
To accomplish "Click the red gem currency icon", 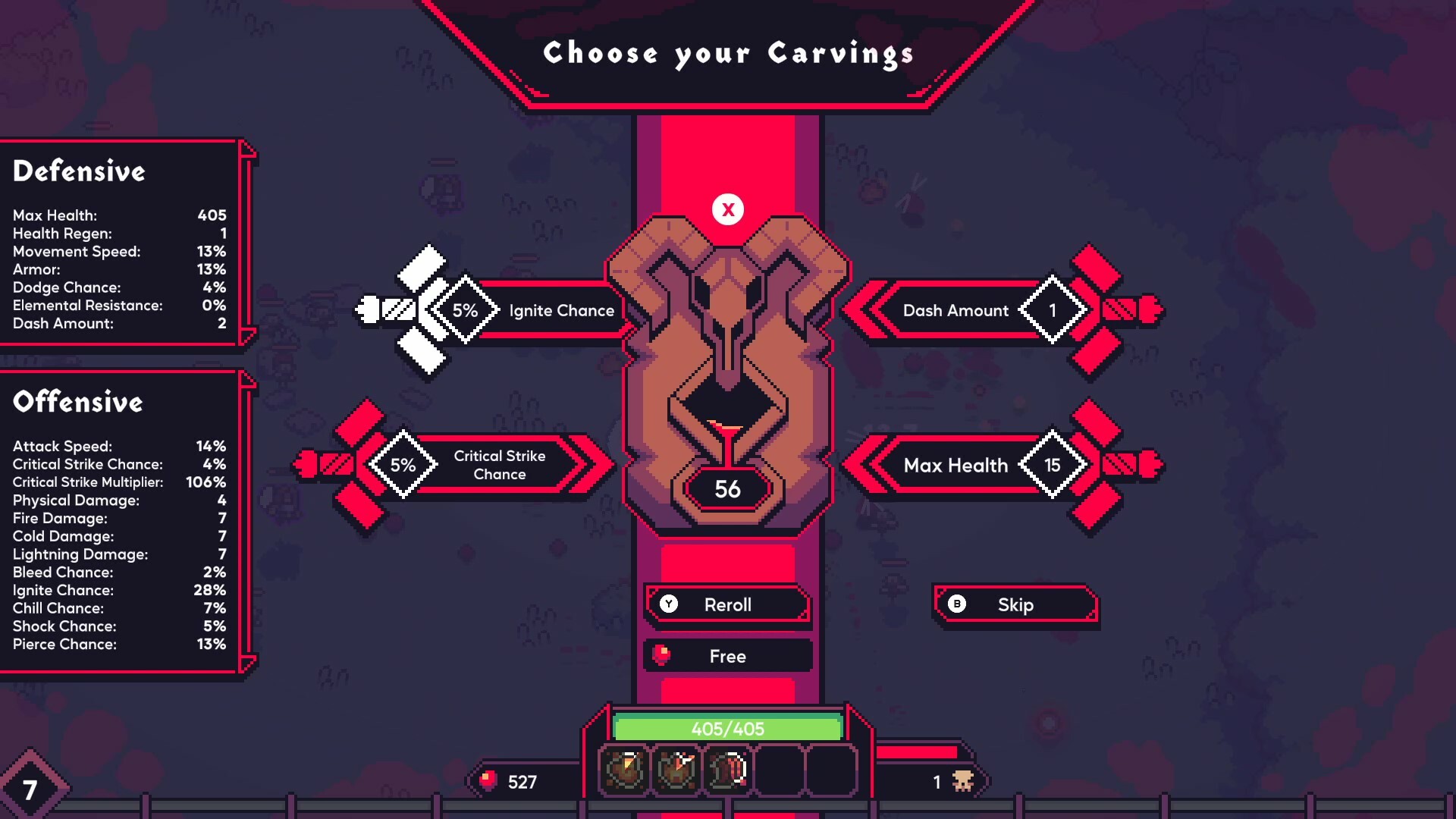I will click(x=489, y=781).
